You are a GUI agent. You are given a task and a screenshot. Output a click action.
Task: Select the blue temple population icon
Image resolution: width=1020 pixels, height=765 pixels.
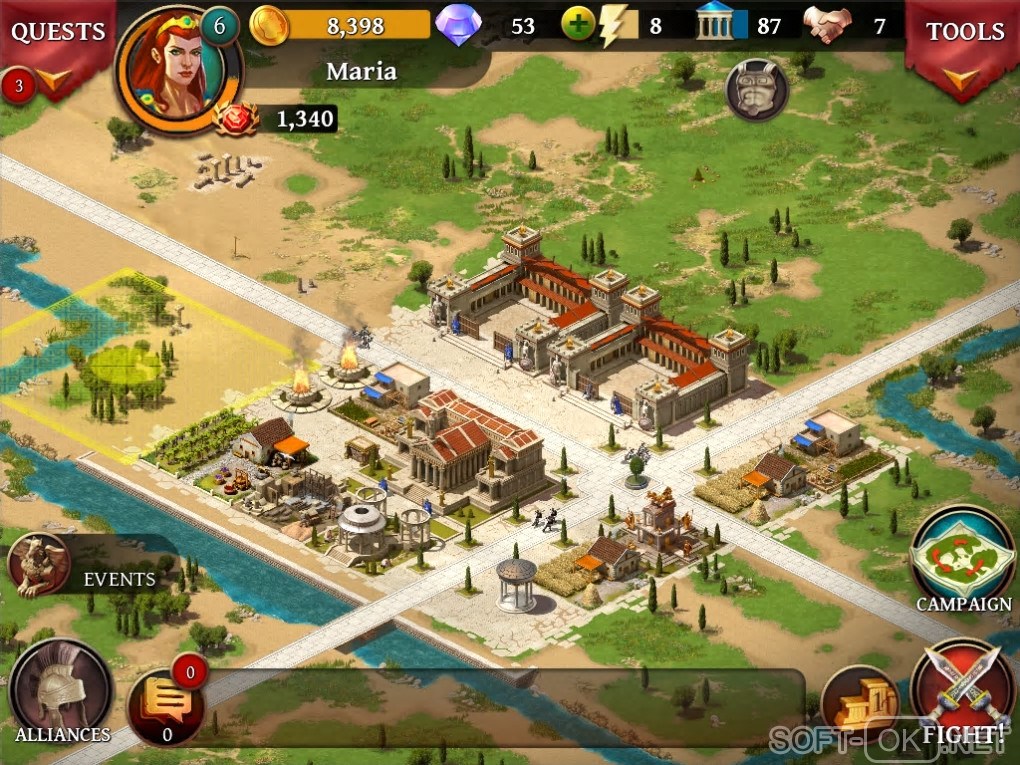click(x=715, y=25)
